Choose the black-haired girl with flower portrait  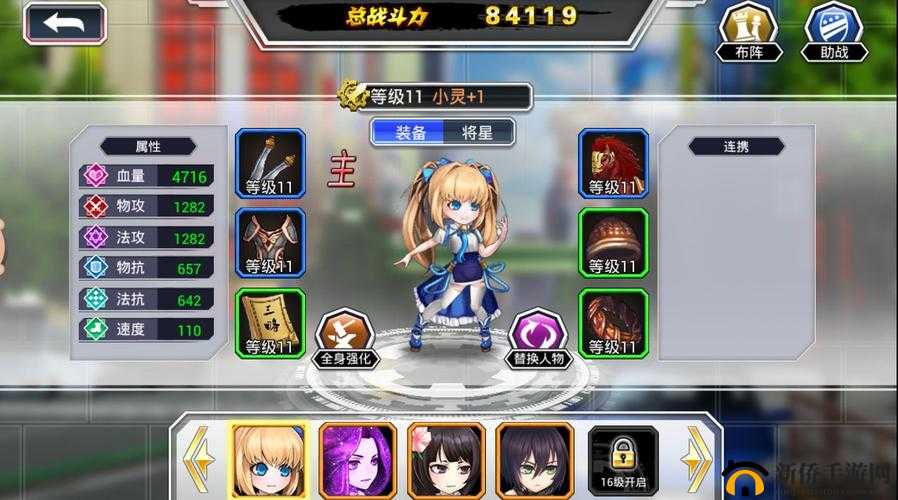441,459
